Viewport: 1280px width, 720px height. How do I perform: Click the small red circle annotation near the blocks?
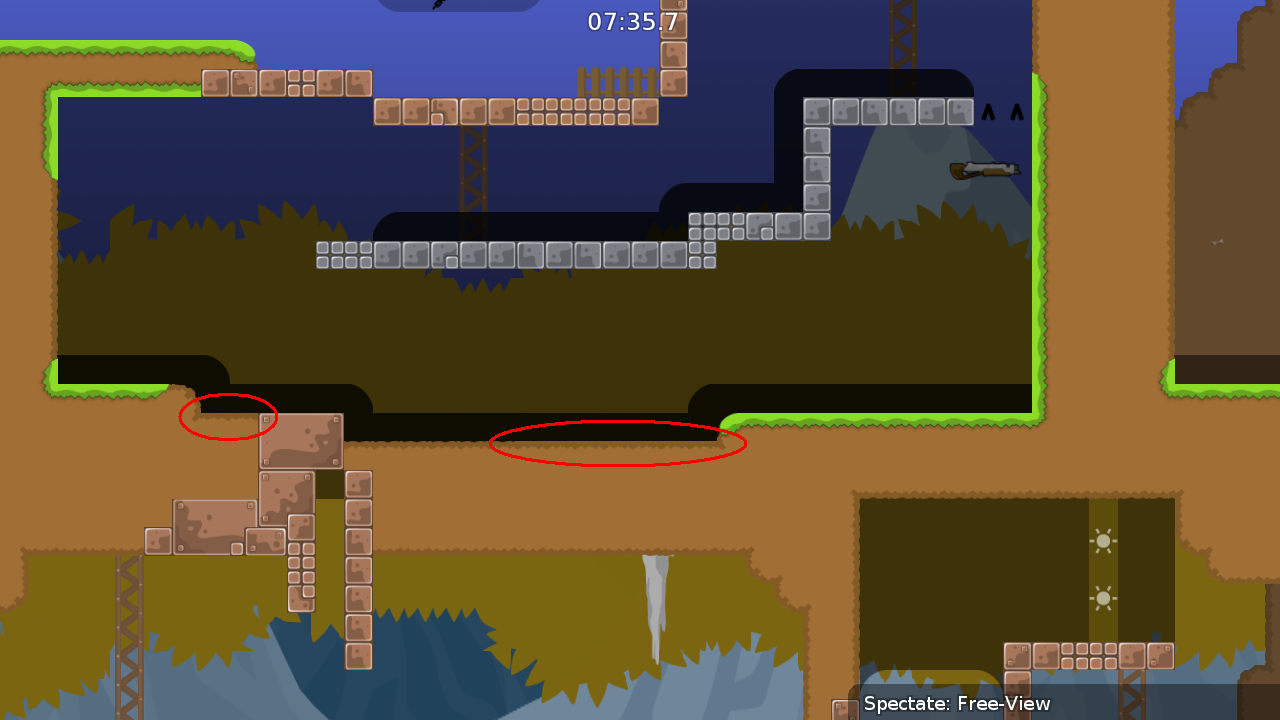[228, 417]
